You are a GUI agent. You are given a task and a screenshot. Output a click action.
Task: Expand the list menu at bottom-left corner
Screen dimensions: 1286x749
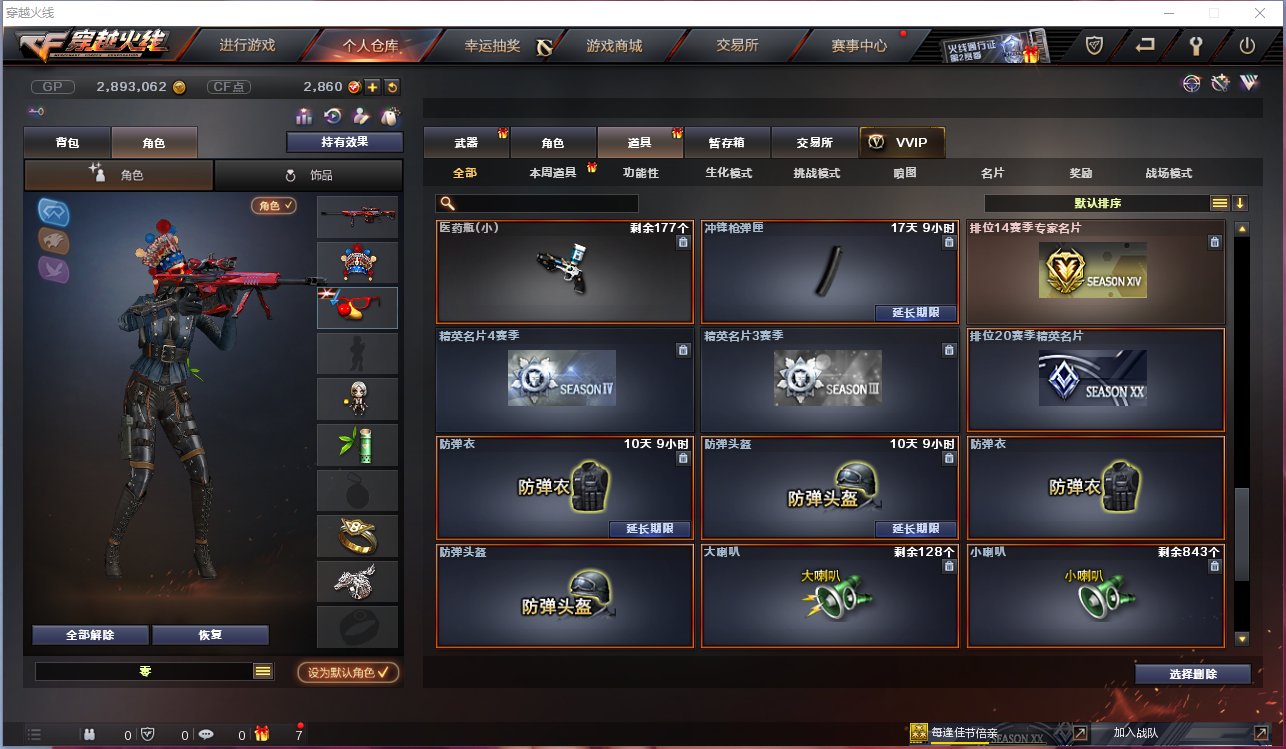pos(35,734)
